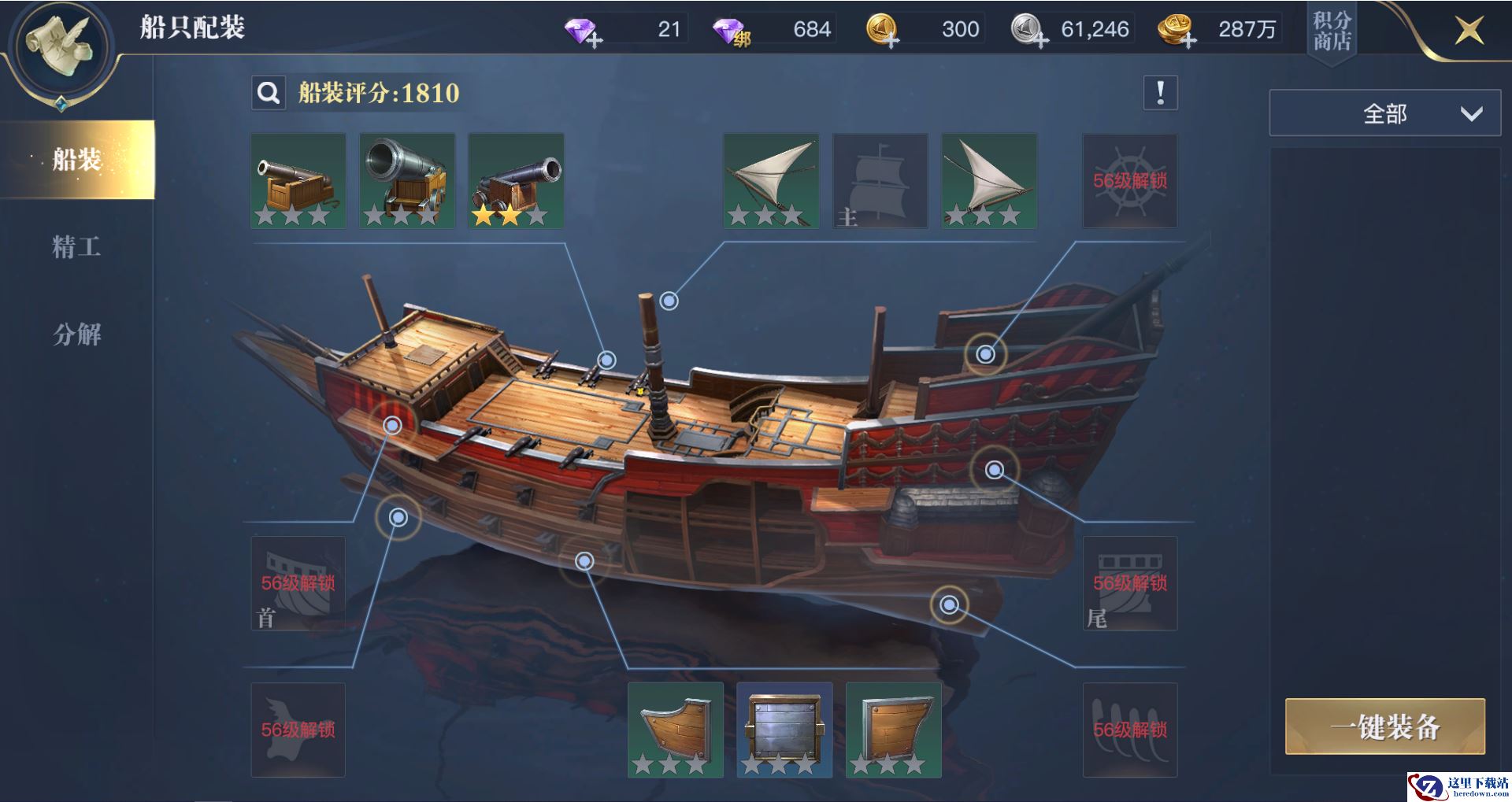Click the empty 主 main sail slot
This screenshot has height=802, width=1512.
coord(880,181)
